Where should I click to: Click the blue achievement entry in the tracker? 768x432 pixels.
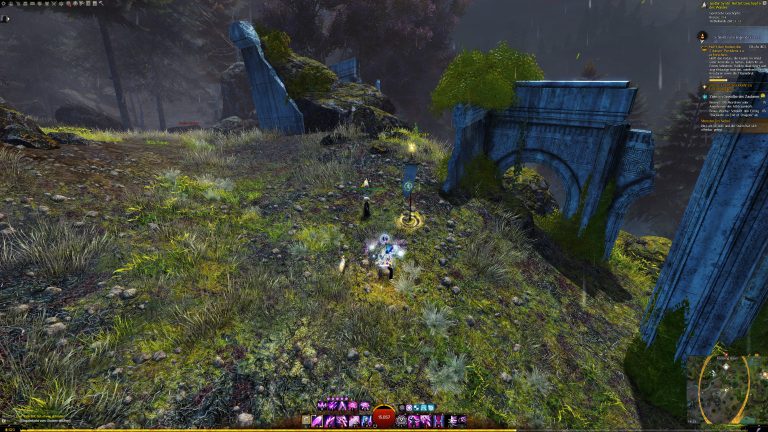point(730,97)
